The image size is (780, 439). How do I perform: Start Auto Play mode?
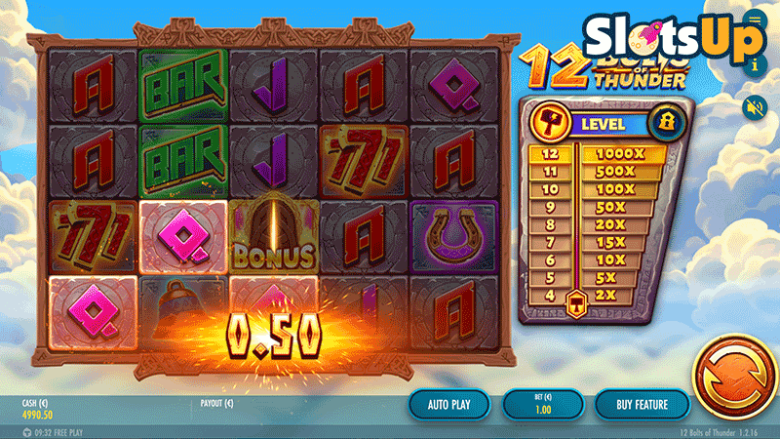tap(448, 404)
